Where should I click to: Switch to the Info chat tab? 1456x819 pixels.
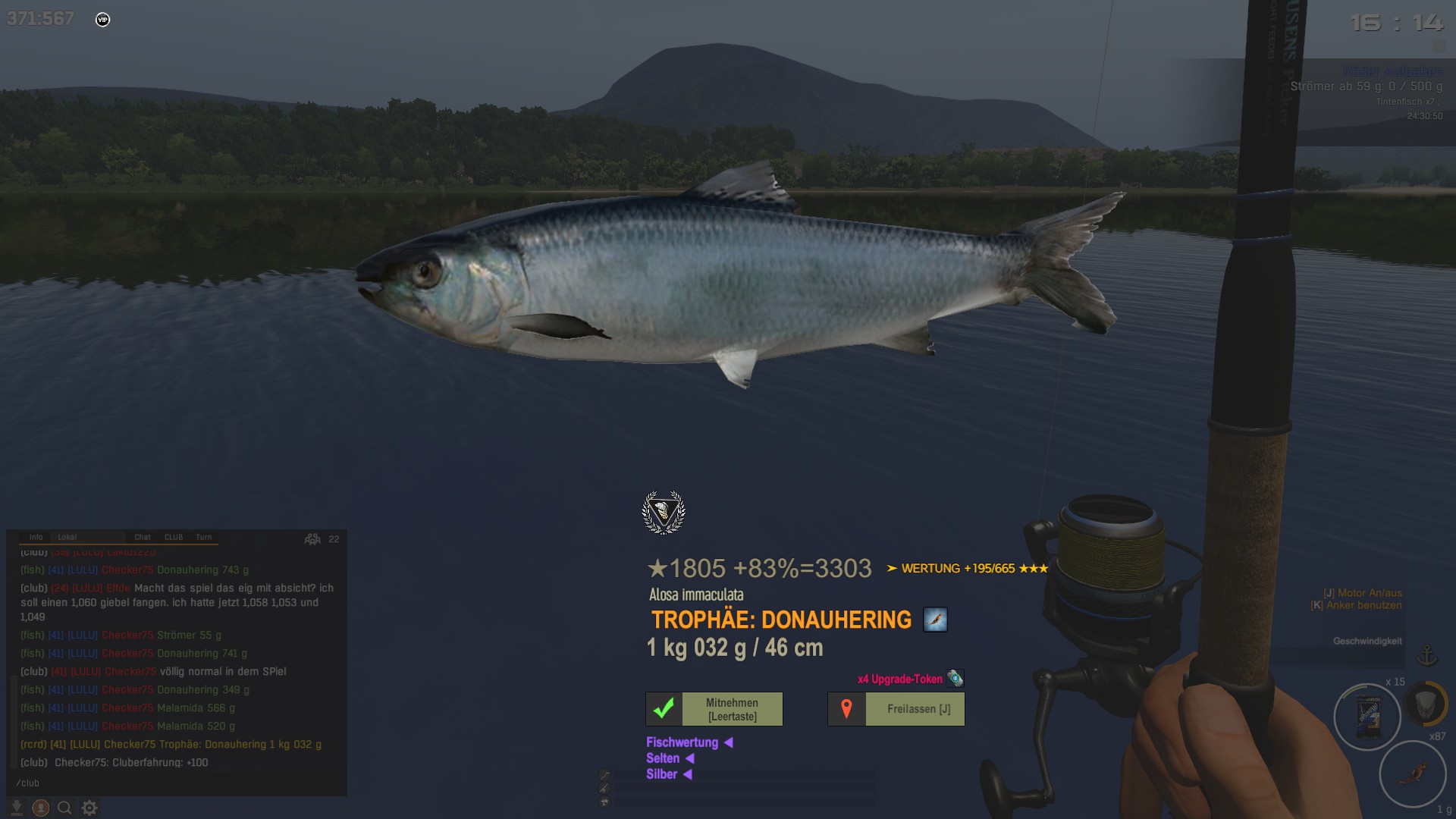click(x=36, y=537)
